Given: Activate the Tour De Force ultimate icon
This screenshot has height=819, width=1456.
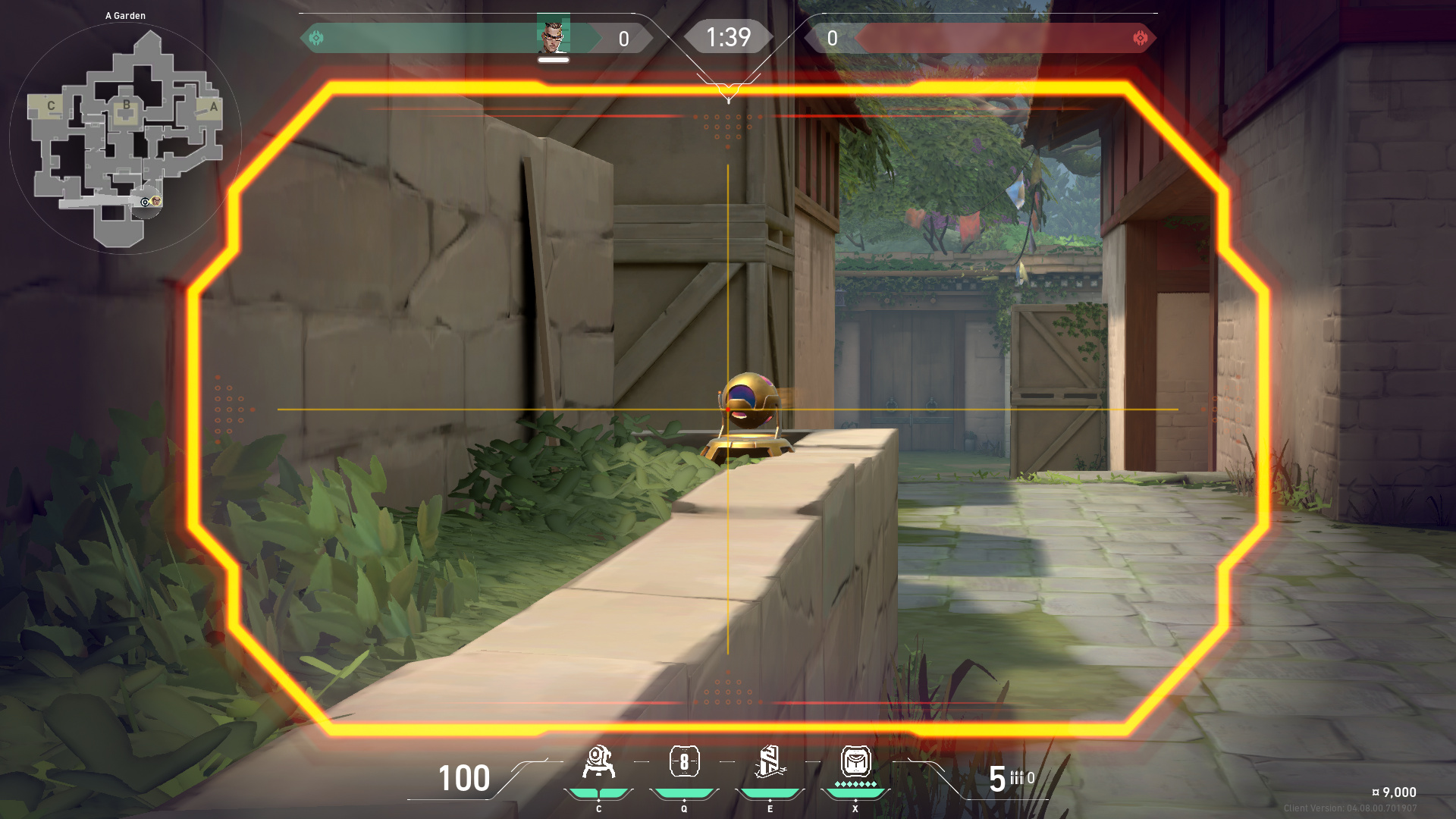Looking at the screenshot, I should (855, 761).
